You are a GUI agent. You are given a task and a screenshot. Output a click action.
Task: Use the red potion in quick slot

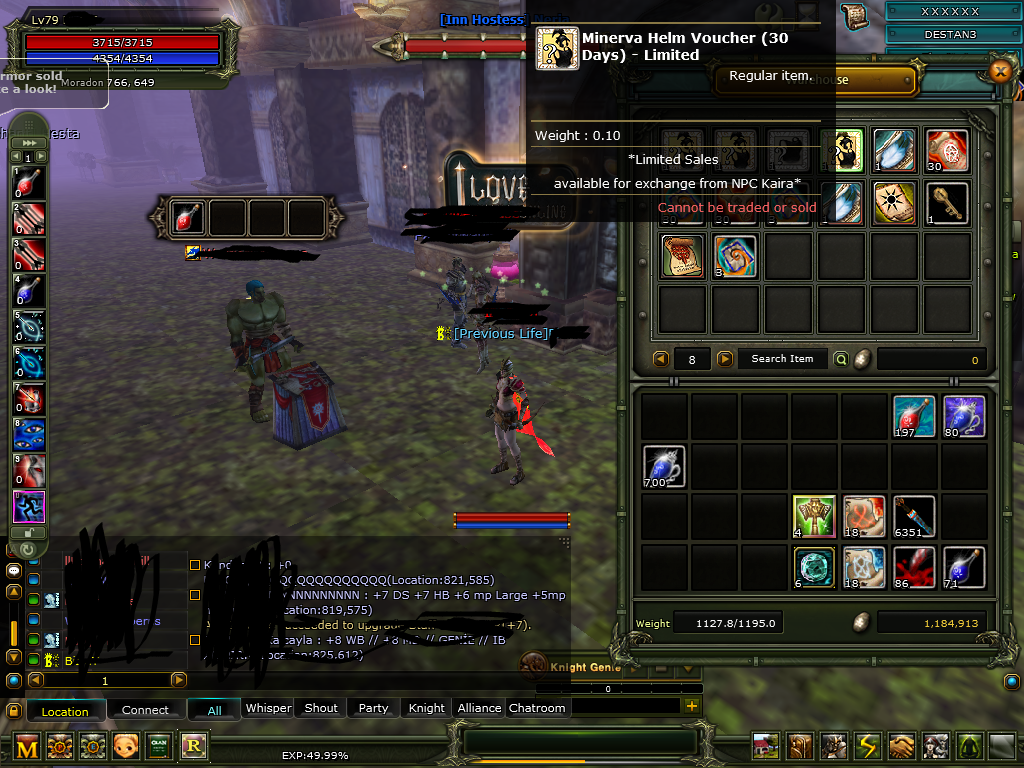tap(187, 217)
